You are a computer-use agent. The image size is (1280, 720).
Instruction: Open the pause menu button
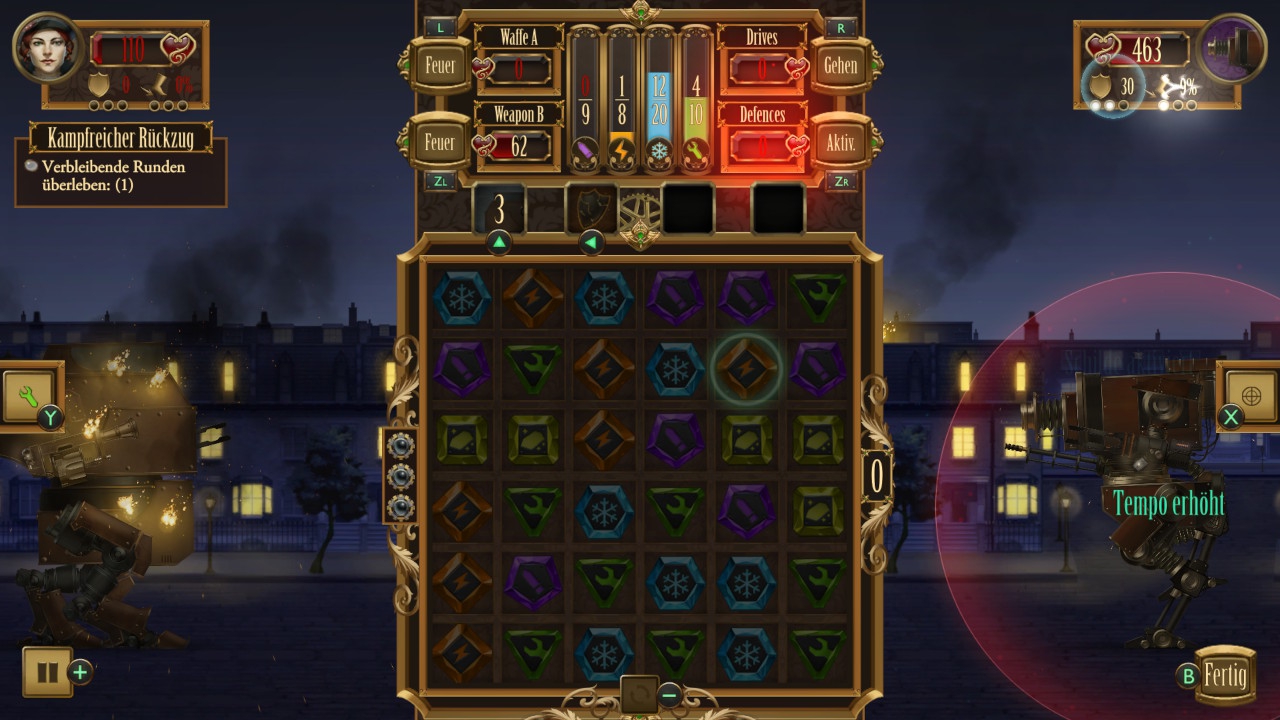coord(47,672)
